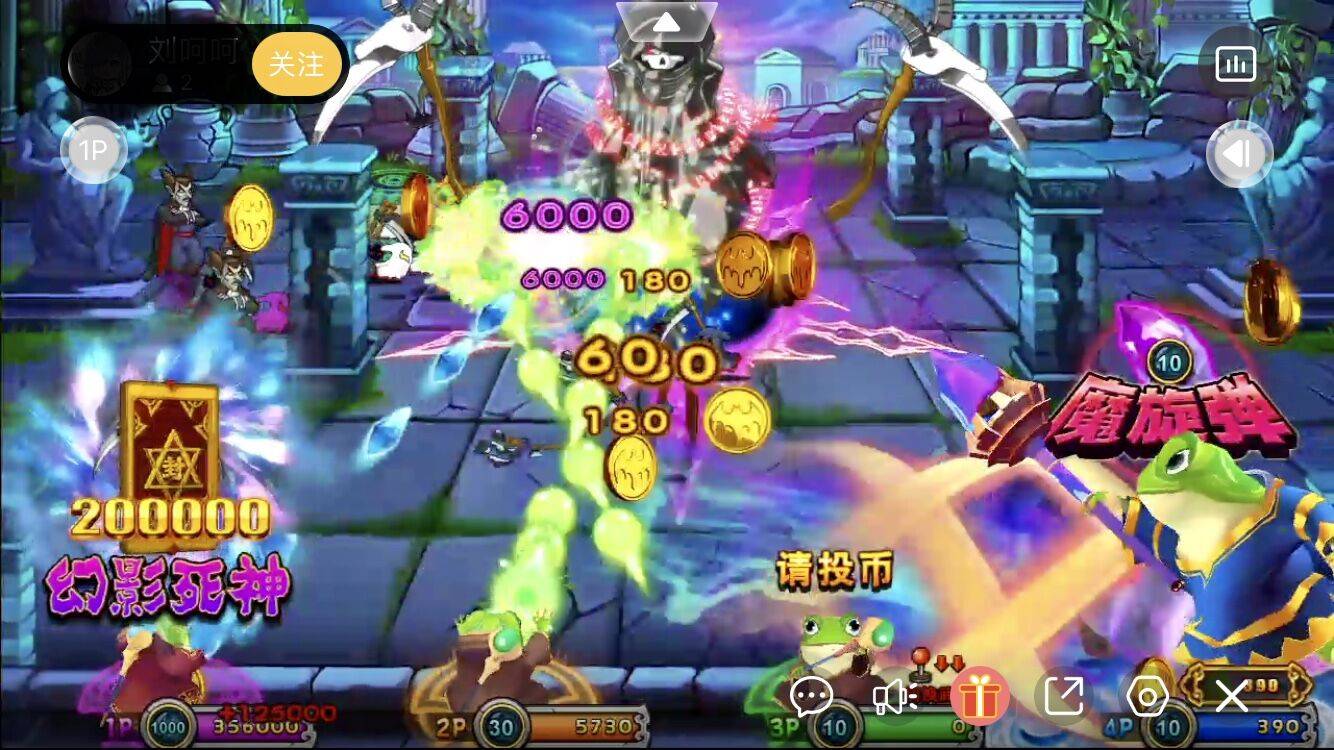Open the red gift box
The height and width of the screenshot is (750, 1334).
coord(979,695)
